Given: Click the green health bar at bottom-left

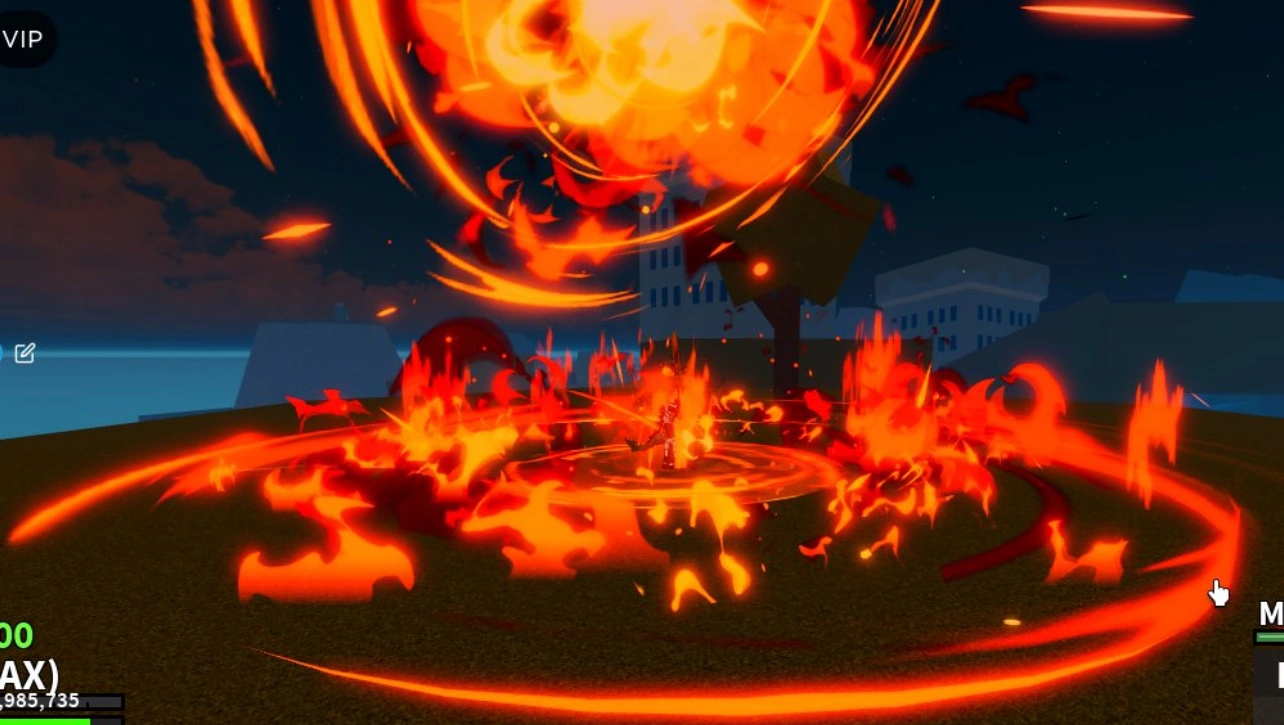Looking at the screenshot, I should 45,720.
